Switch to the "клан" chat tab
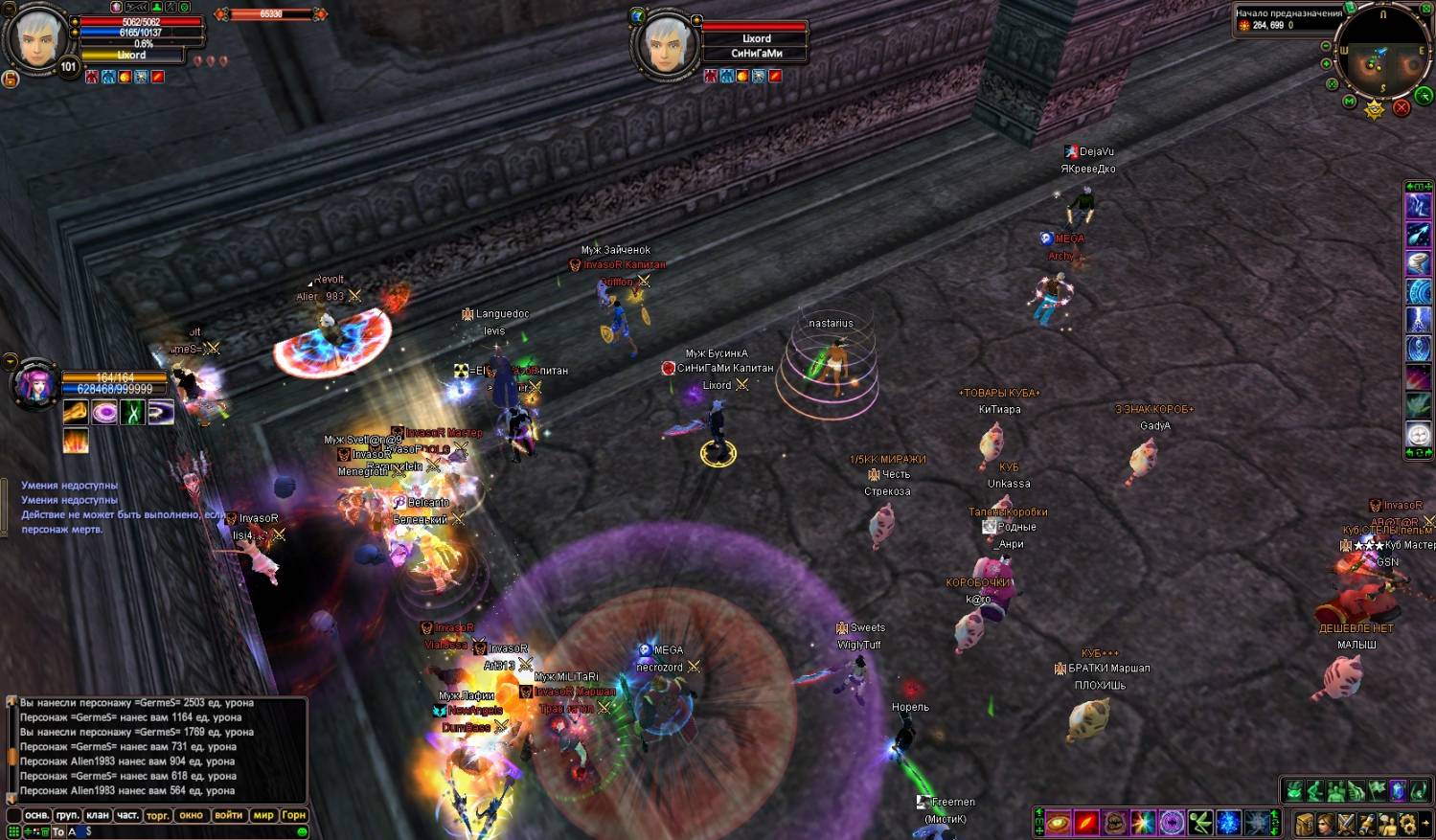The height and width of the screenshot is (840, 1436). click(98, 815)
